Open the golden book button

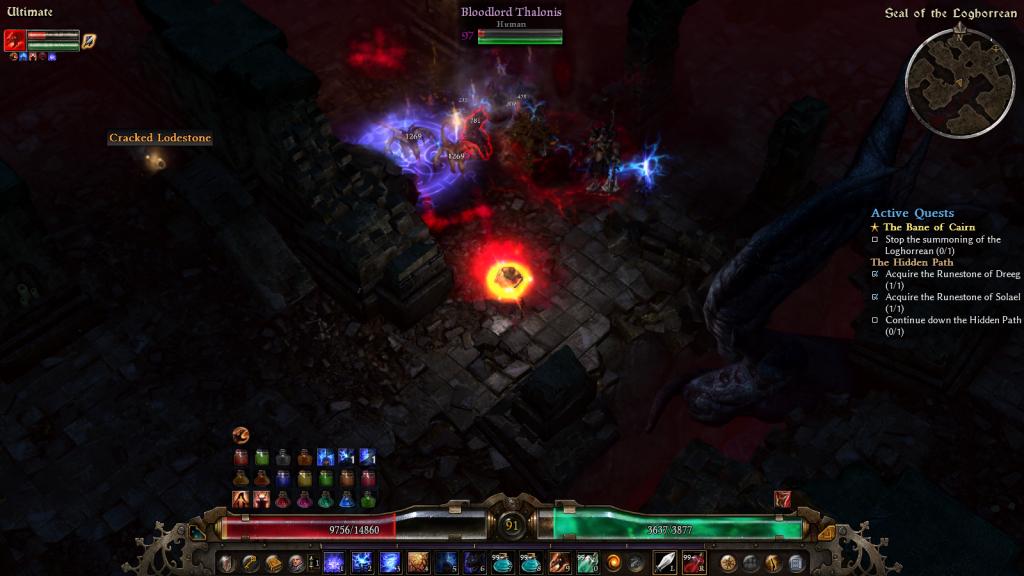coord(273,563)
